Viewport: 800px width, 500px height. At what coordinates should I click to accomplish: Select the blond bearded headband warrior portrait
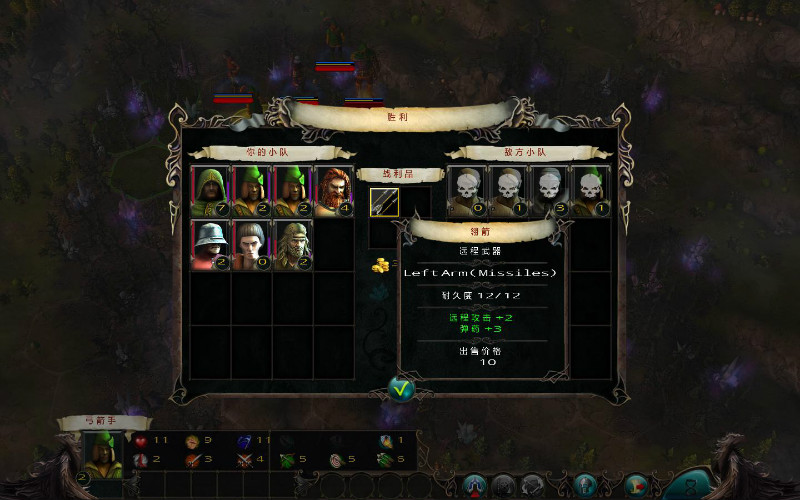(293, 245)
